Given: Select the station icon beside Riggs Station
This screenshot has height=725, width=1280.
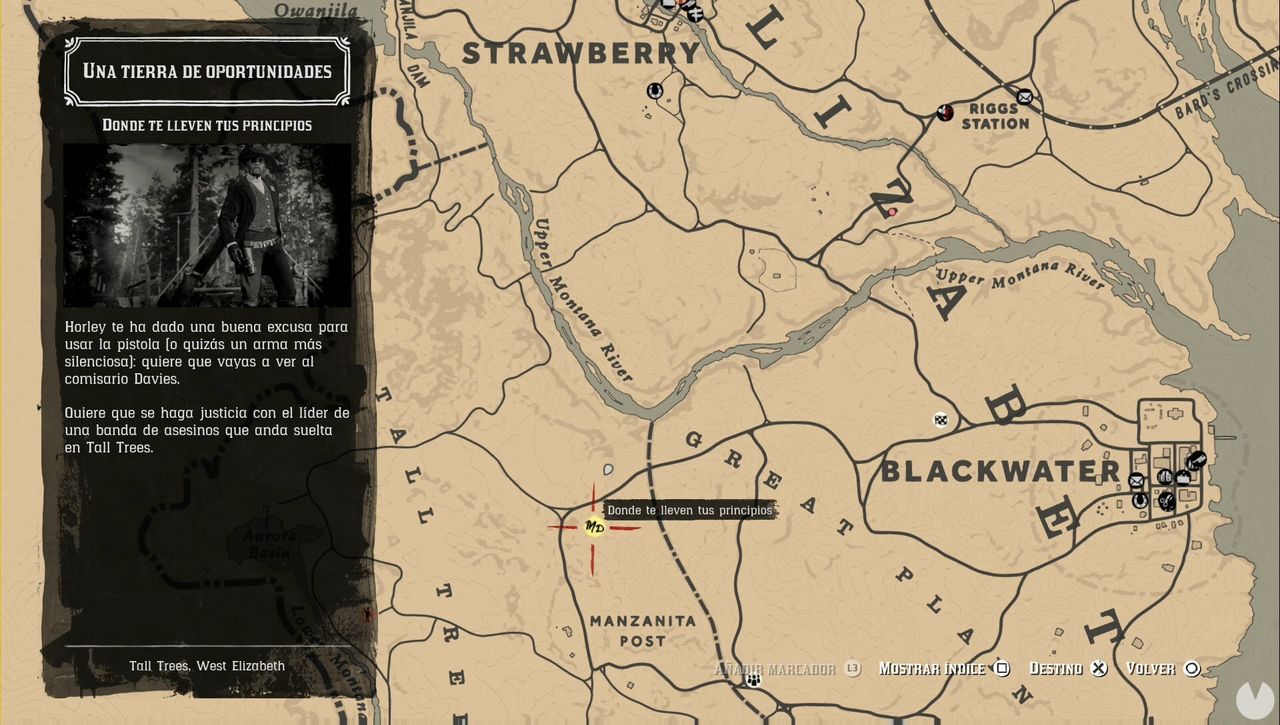Looking at the screenshot, I should point(945,112).
